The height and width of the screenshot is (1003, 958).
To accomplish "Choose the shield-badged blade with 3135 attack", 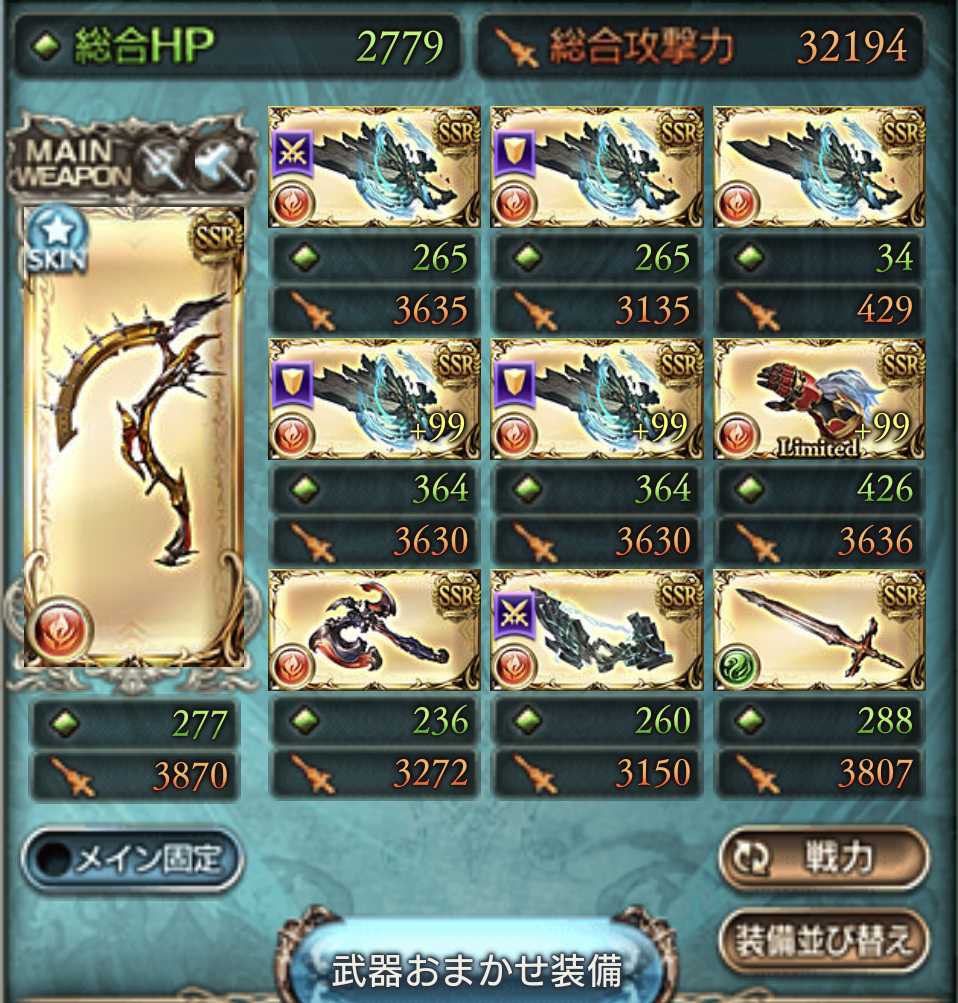I will coord(597,167).
